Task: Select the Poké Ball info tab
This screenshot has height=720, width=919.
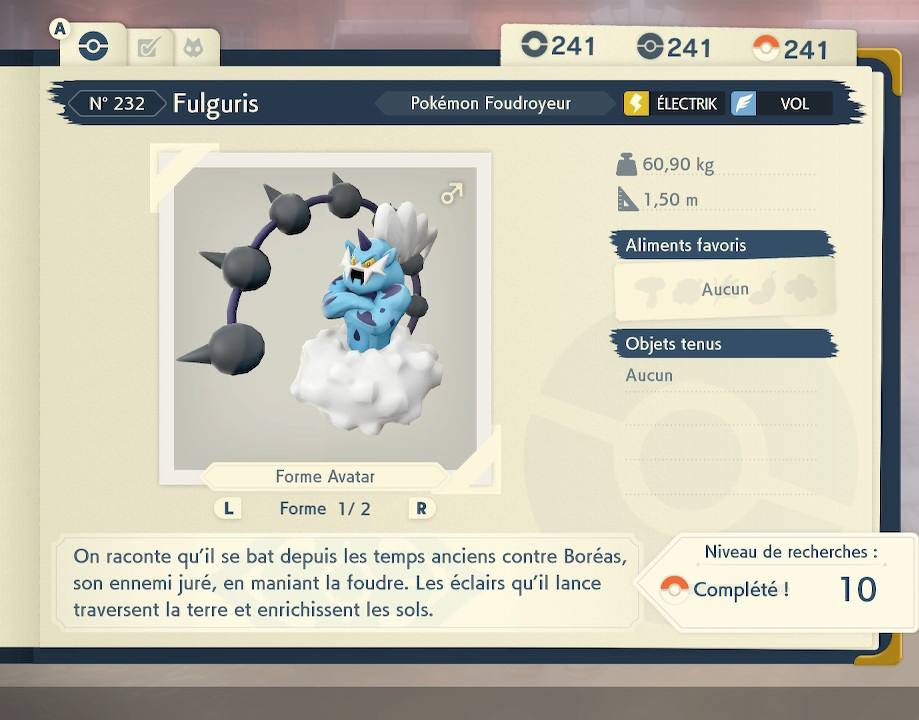Action: 92,46
